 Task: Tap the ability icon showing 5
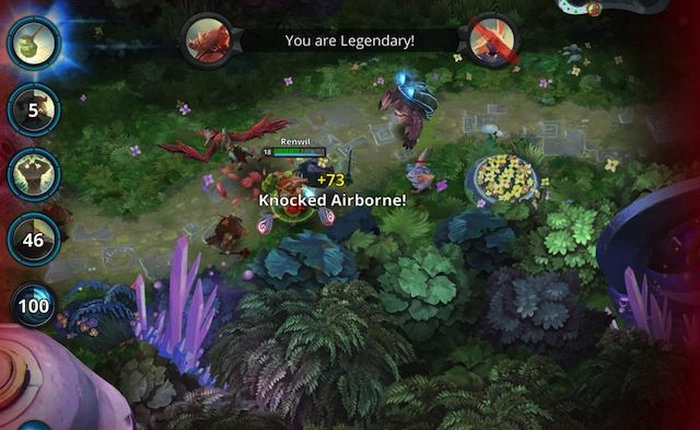tap(34, 109)
